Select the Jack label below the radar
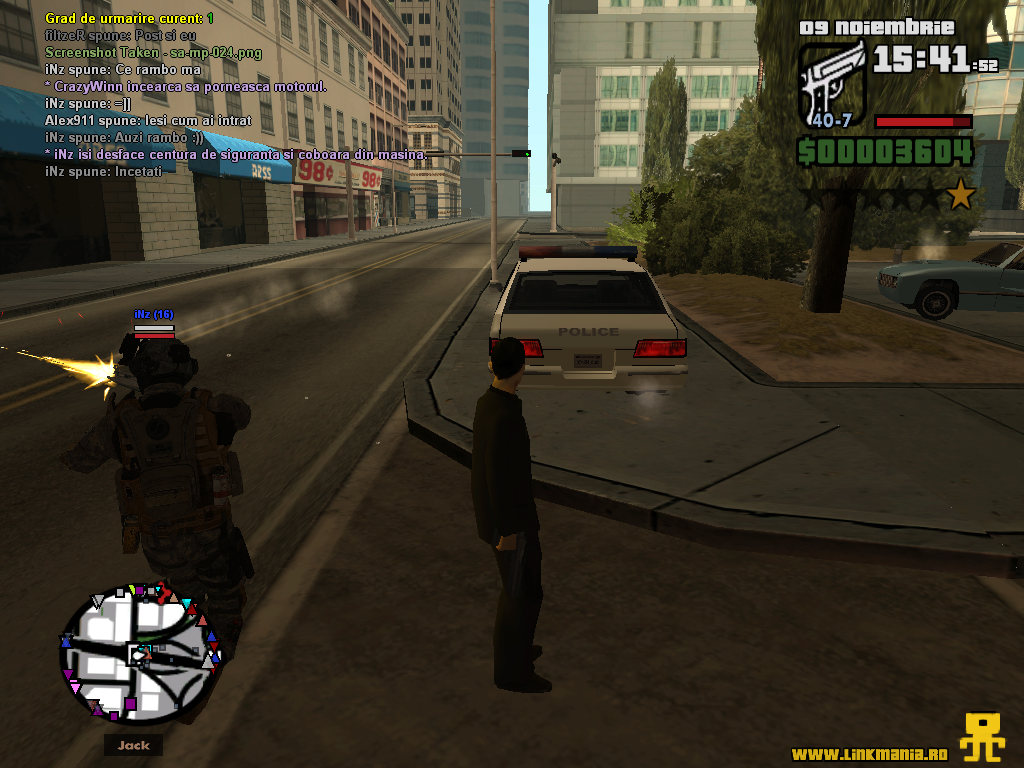1024x768 pixels. 133,745
